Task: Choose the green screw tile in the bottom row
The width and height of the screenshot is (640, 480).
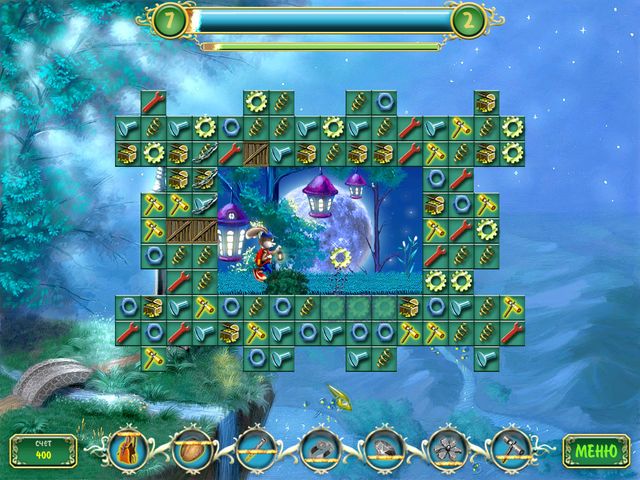Action: coord(384,355)
